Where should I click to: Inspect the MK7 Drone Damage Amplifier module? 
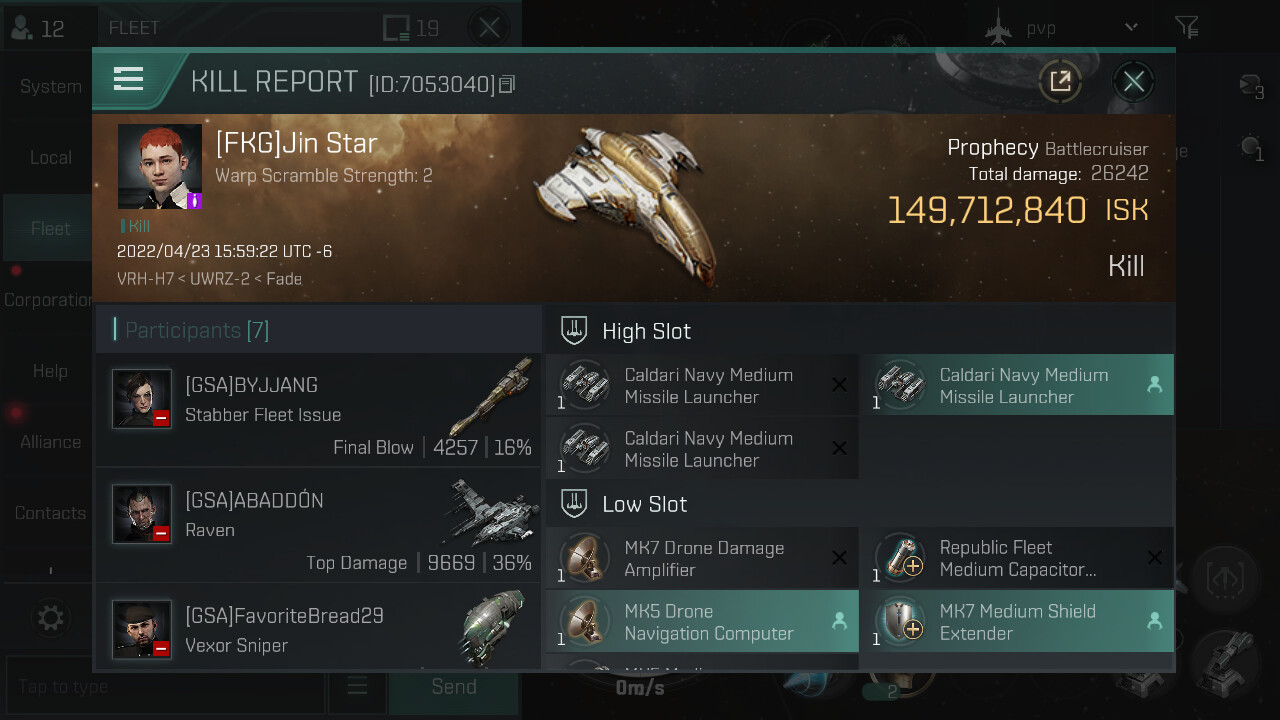(x=702, y=559)
